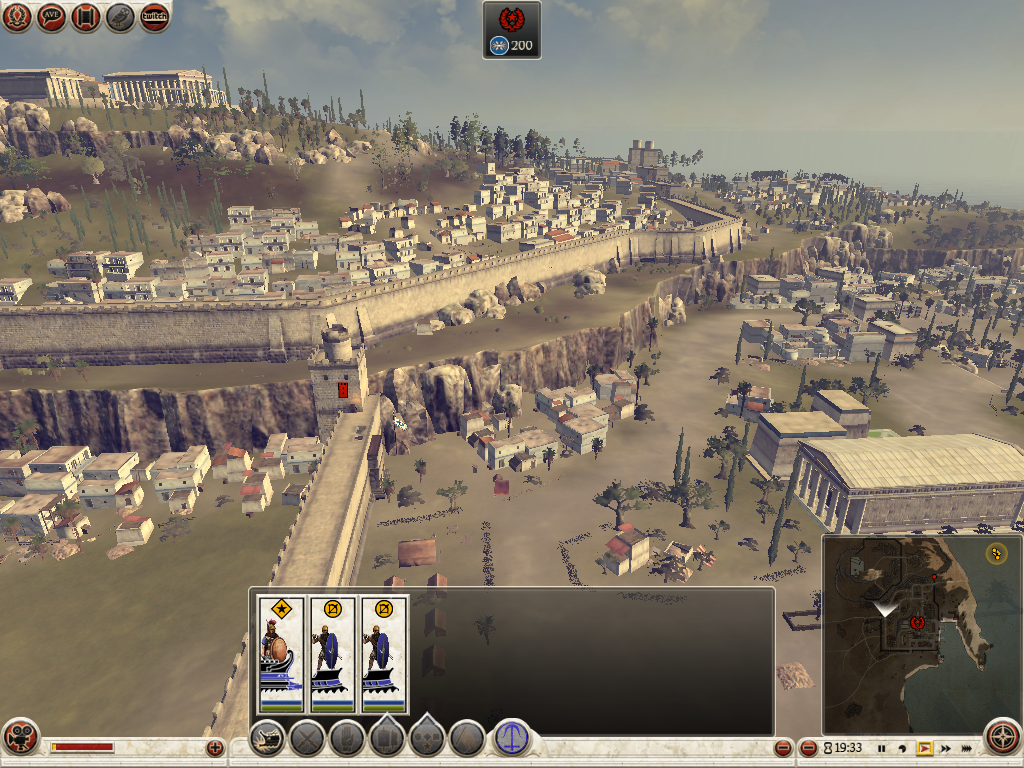This screenshot has height=768, width=1024.
Task: Open the AVE speech bubble chat
Action: (x=52, y=17)
